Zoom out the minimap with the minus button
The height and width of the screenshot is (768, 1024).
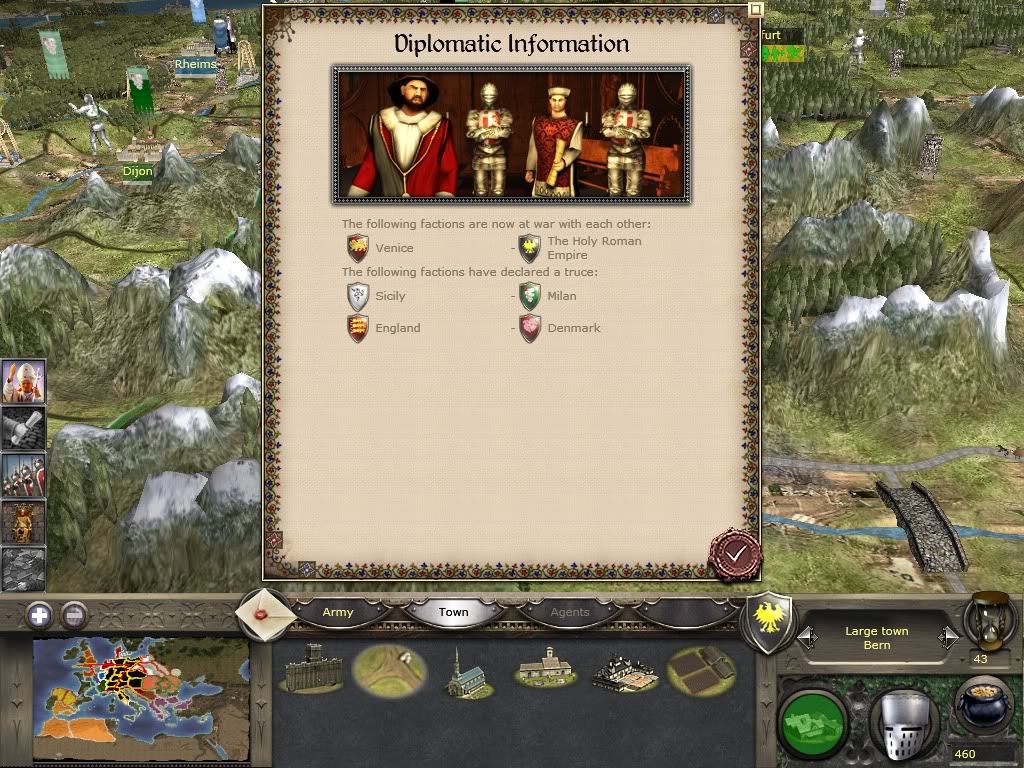coord(74,615)
